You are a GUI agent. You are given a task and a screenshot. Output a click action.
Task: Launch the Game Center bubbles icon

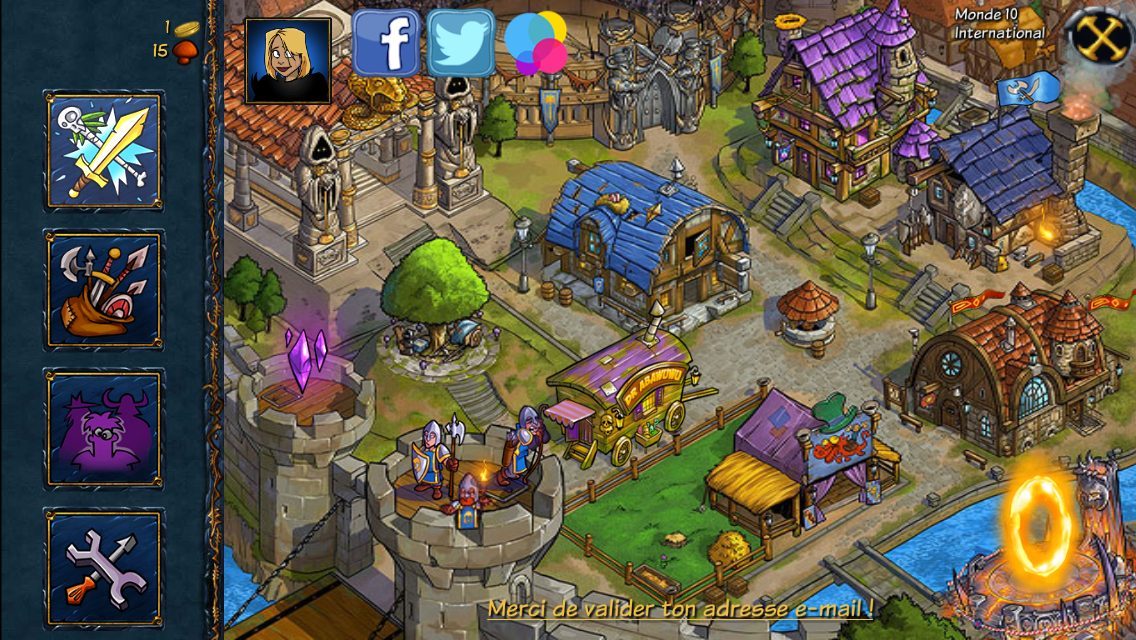536,43
